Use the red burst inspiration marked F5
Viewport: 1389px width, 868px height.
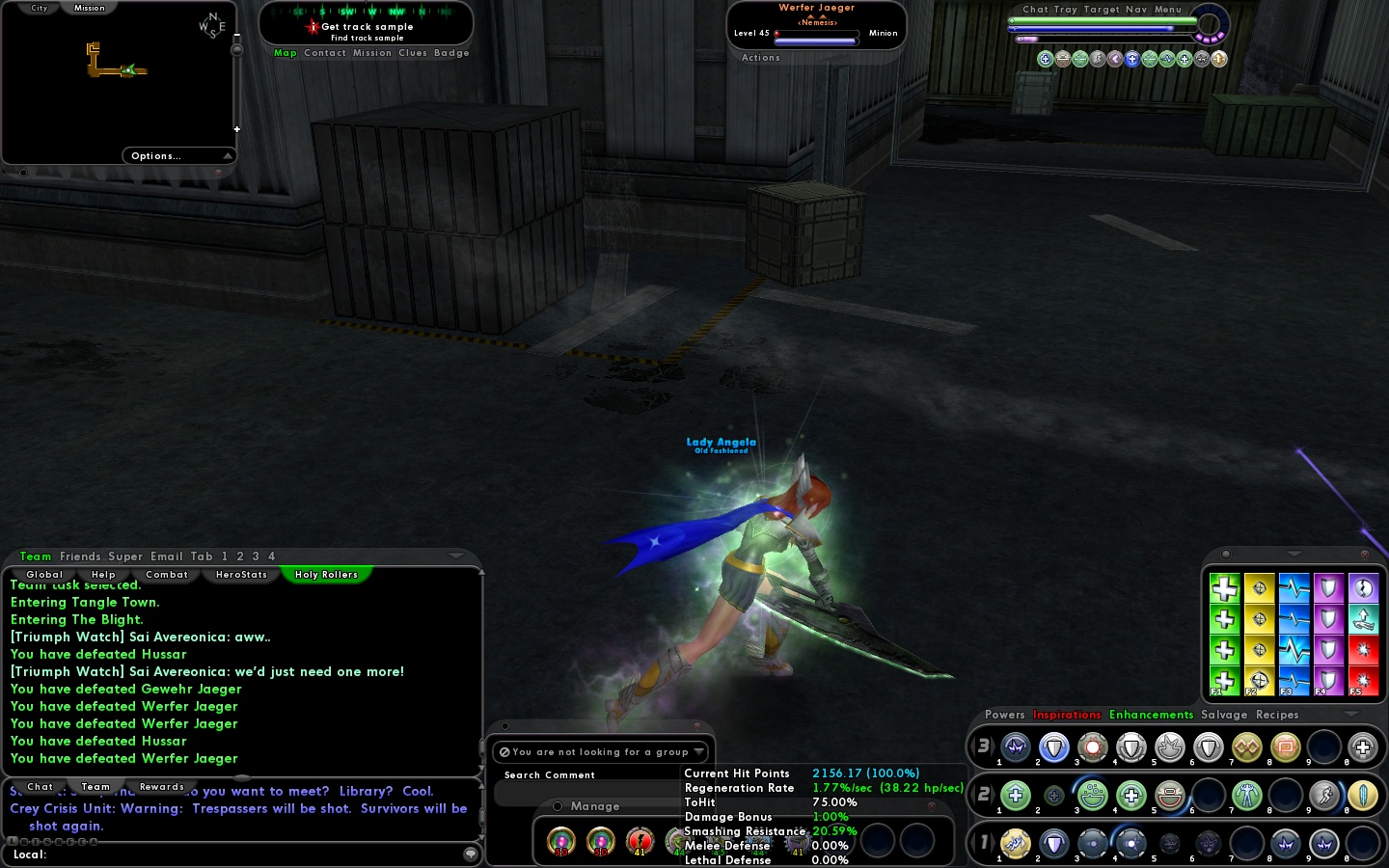(x=1363, y=681)
